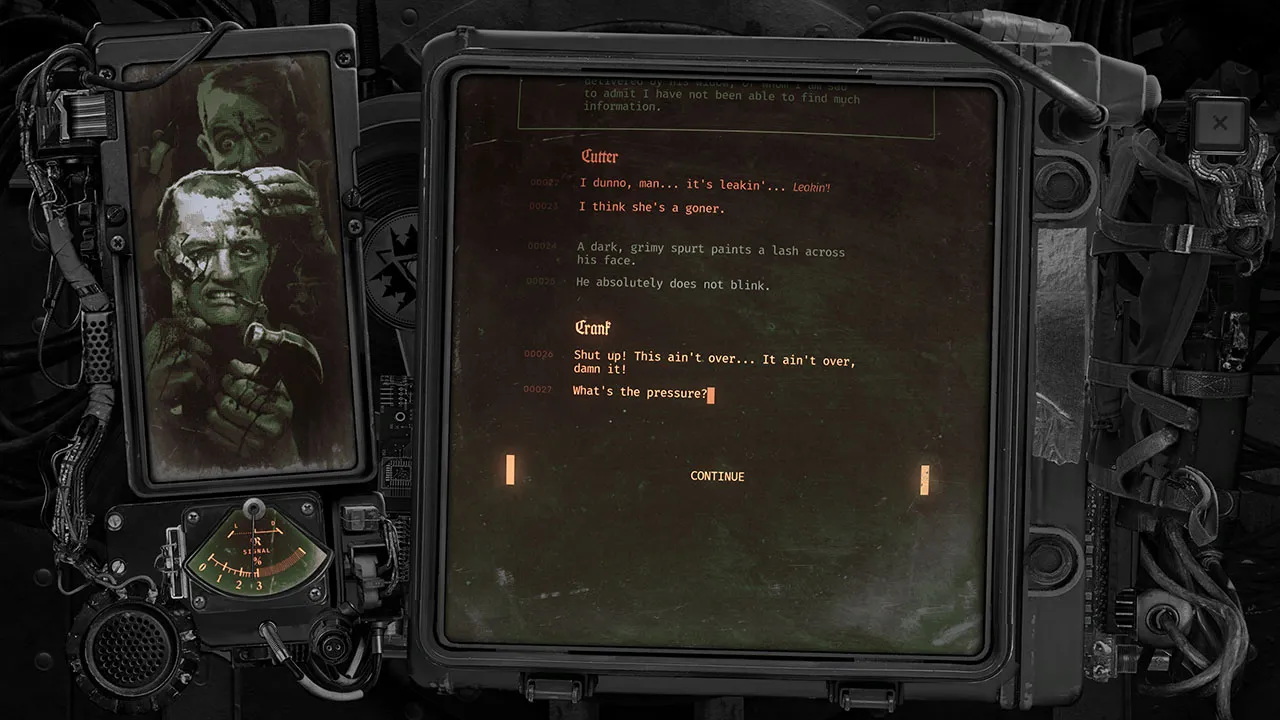This screenshot has width=1280, height=720.
Task: Click the Cutter speaker name heading
Action: coord(600,157)
